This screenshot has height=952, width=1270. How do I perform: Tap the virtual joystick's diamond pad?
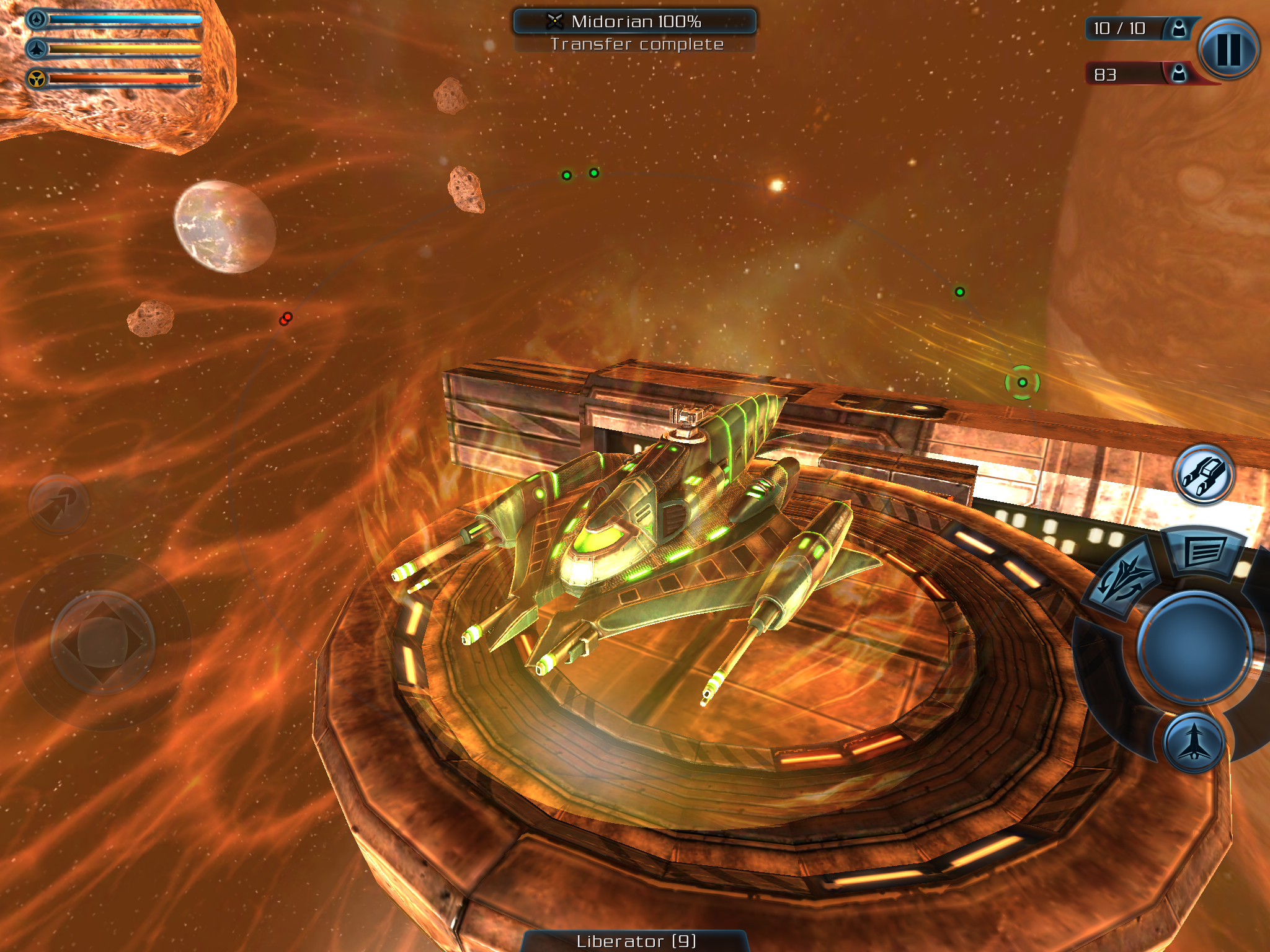(102, 642)
